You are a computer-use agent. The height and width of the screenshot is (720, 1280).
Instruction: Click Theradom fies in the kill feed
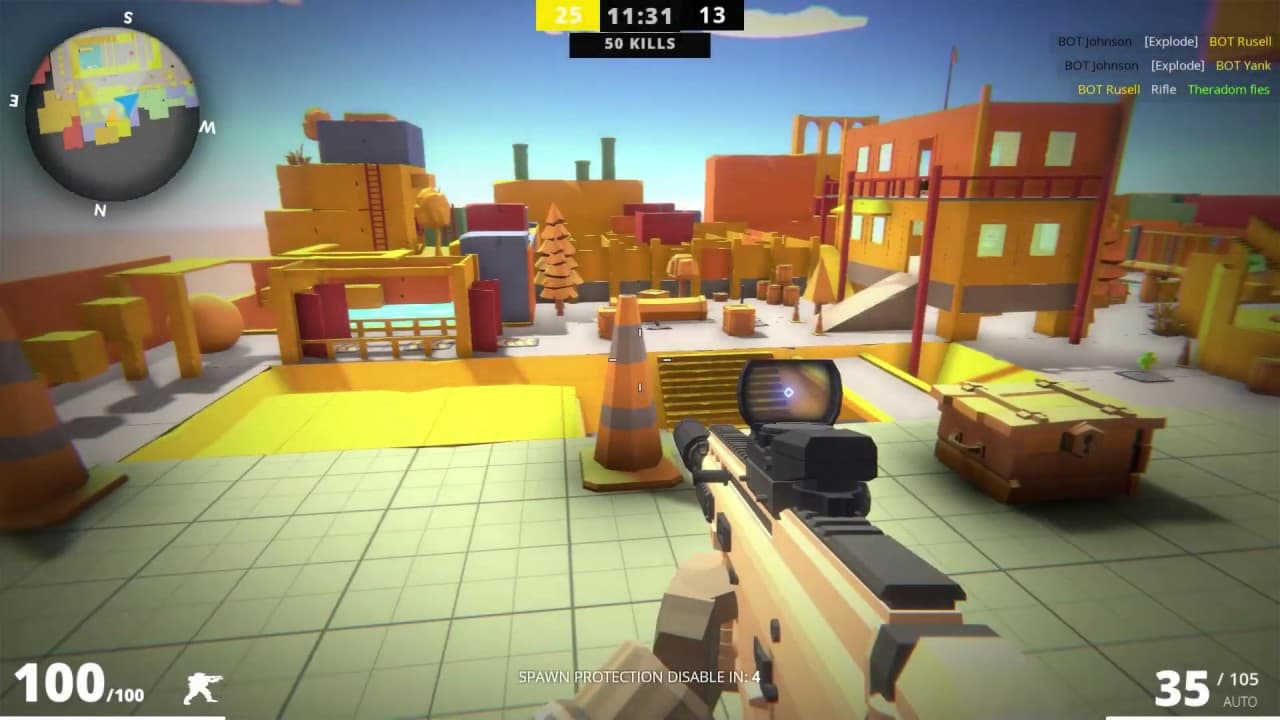pyautogui.click(x=1228, y=89)
